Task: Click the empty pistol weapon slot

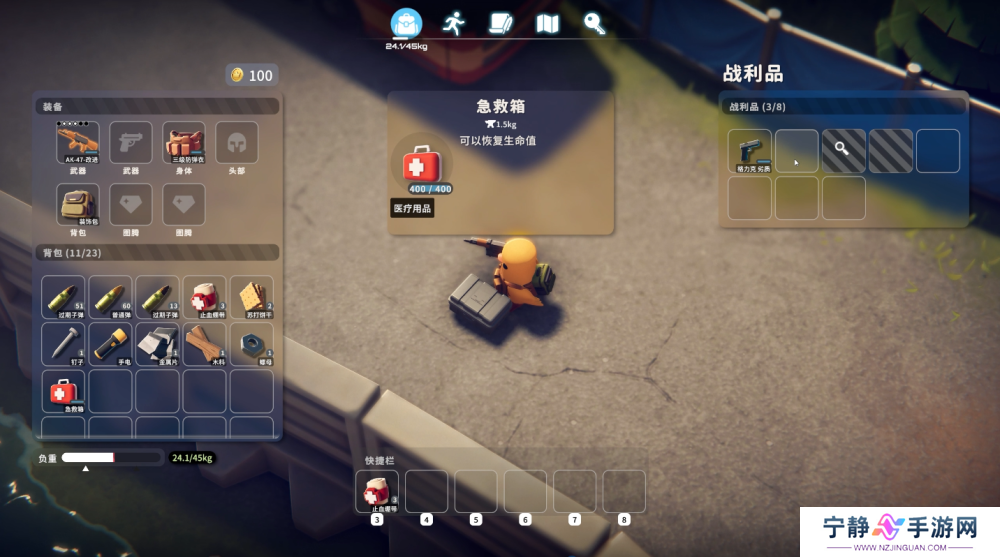Action: (130, 143)
